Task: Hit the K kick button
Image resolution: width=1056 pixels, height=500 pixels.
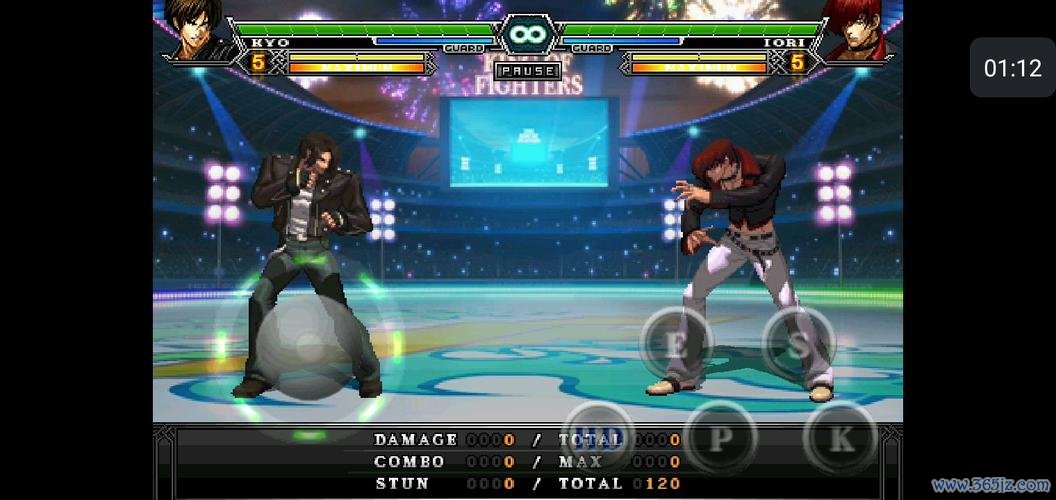Action: click(841, 438)
